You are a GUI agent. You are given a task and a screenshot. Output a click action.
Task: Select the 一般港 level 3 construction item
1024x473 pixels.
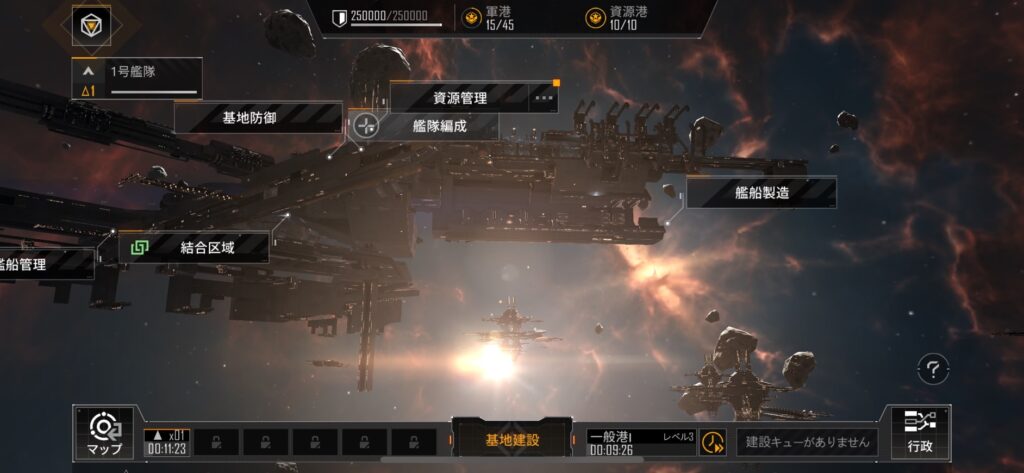641,442
